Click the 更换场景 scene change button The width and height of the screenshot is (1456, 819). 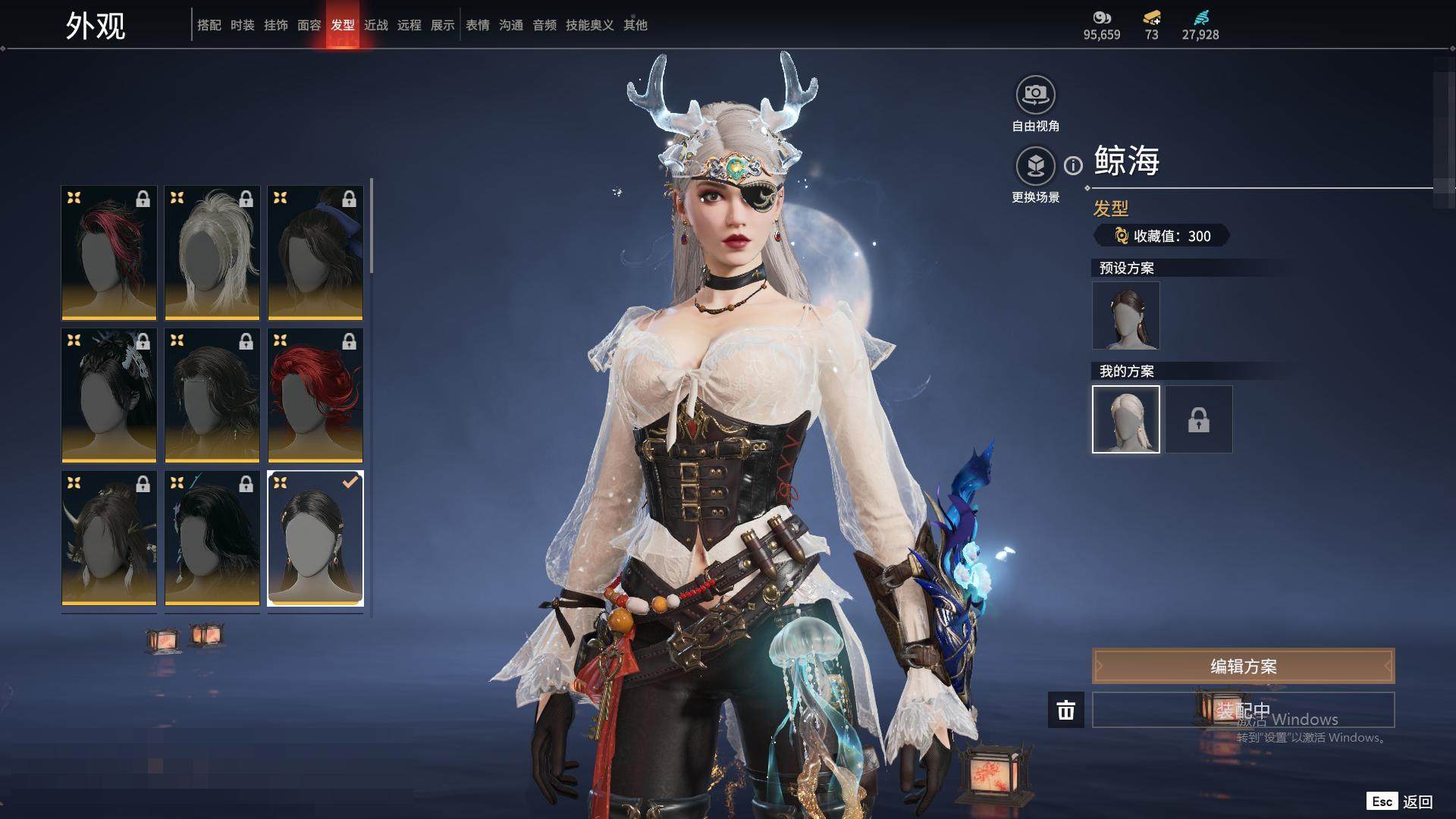pos(1035,166)
